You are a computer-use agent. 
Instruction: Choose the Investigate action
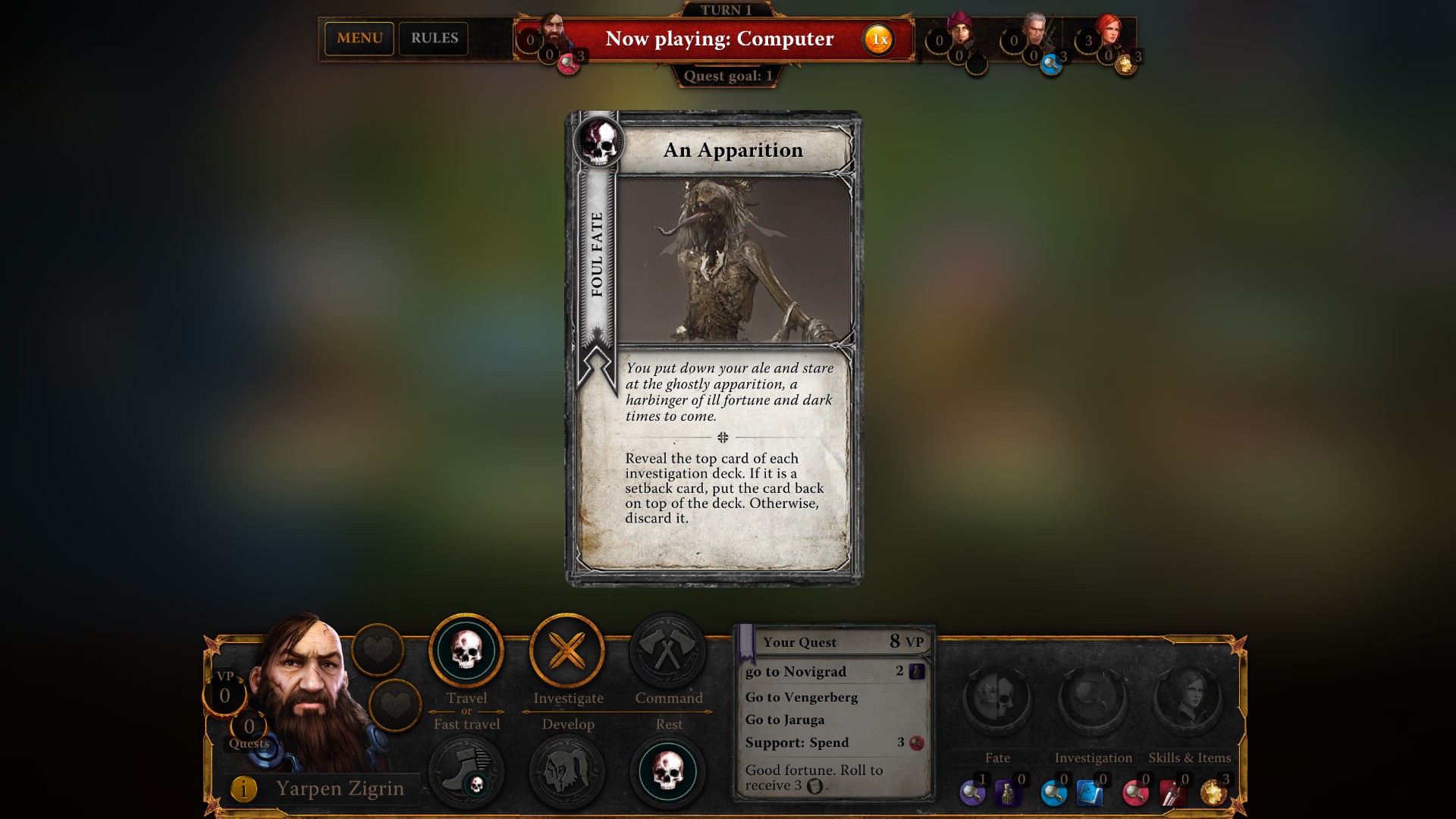pos(567,649)
